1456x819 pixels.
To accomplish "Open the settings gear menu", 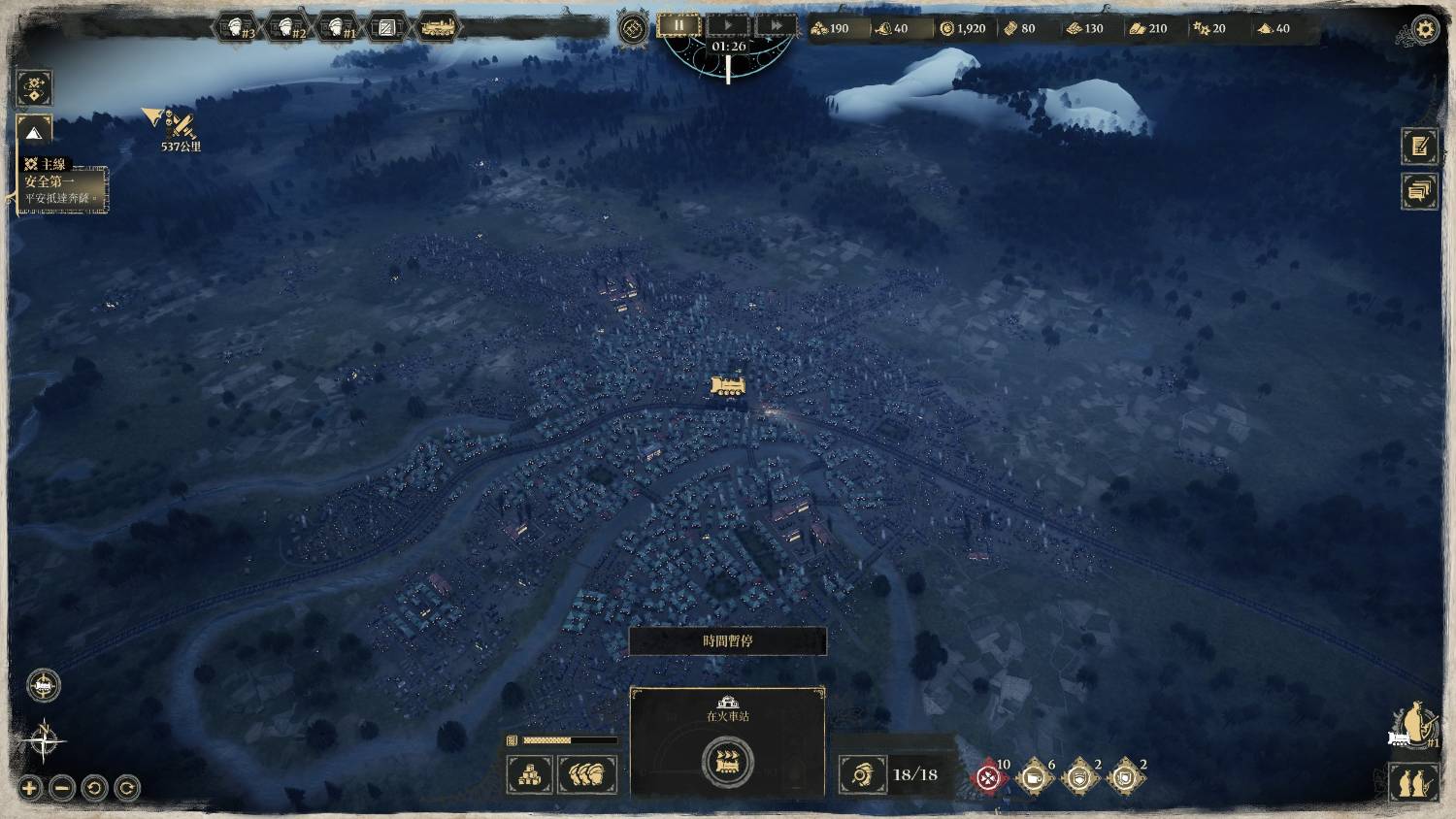I will [x=1425, y=30].
